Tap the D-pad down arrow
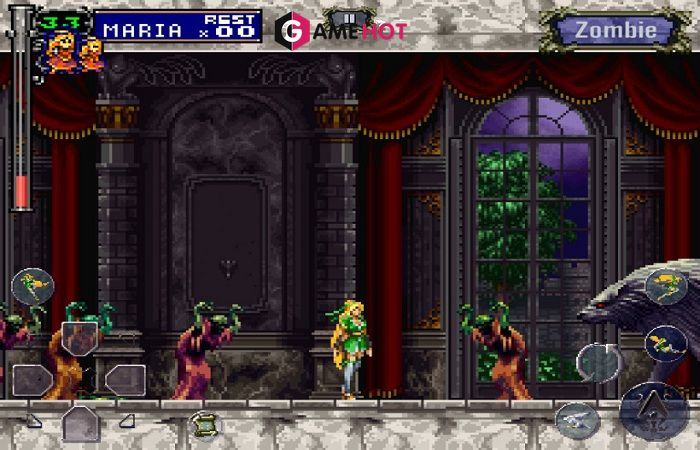 point(80,424)
